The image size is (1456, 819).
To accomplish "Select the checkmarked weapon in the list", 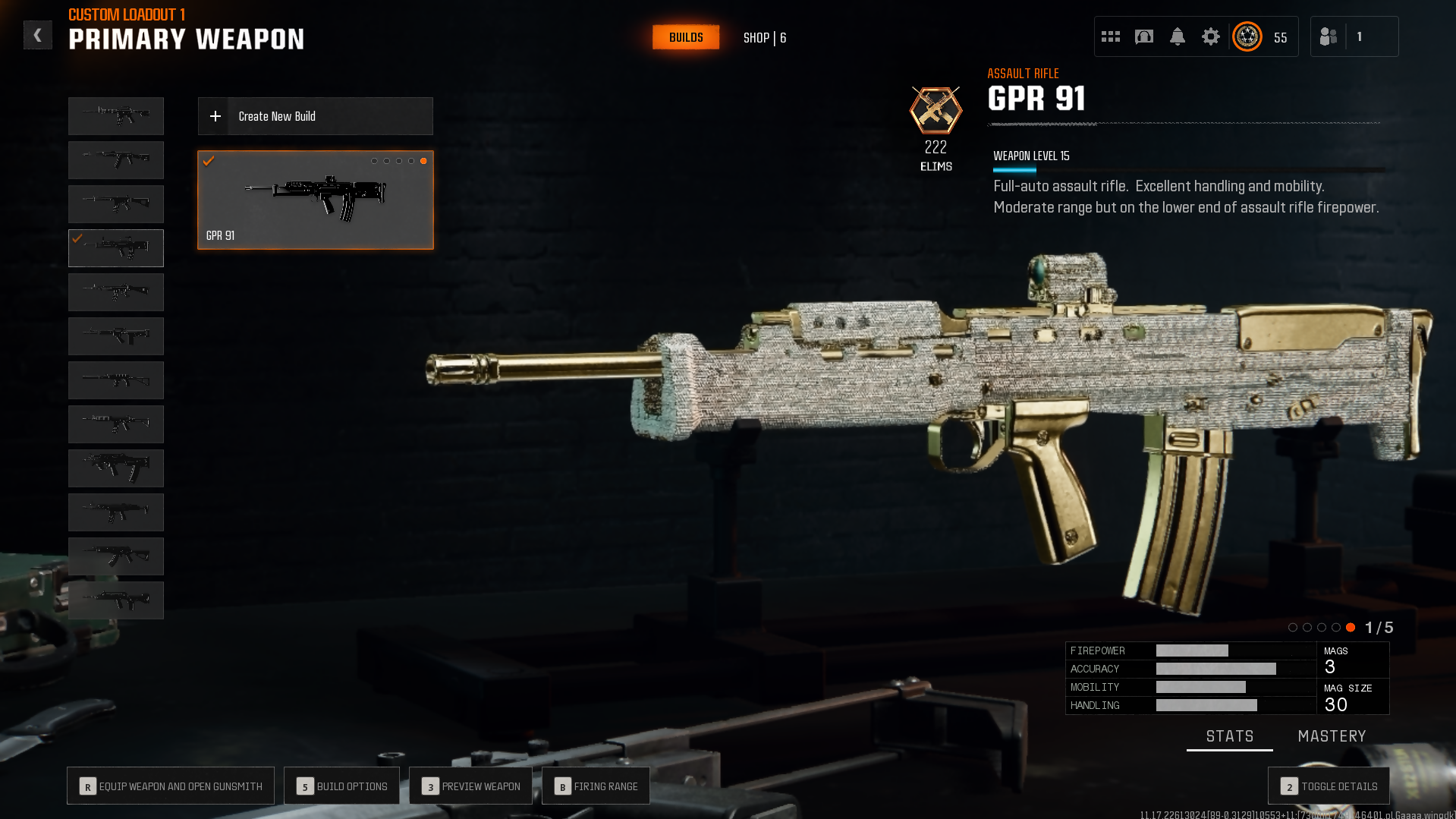I will pos(116,248).
